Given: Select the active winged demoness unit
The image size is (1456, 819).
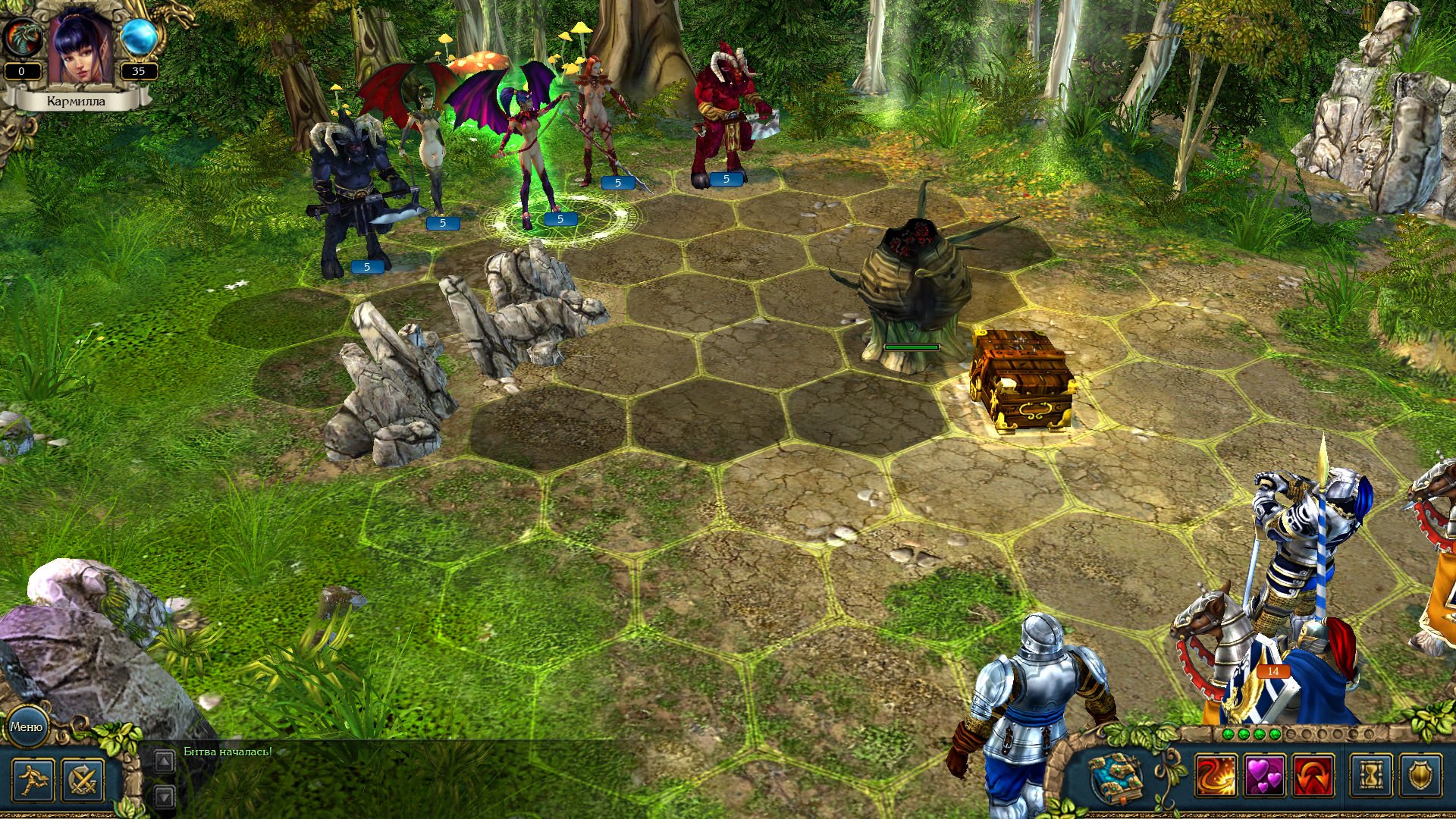Looking at the screenshot, I should click(x=526, y=144).
